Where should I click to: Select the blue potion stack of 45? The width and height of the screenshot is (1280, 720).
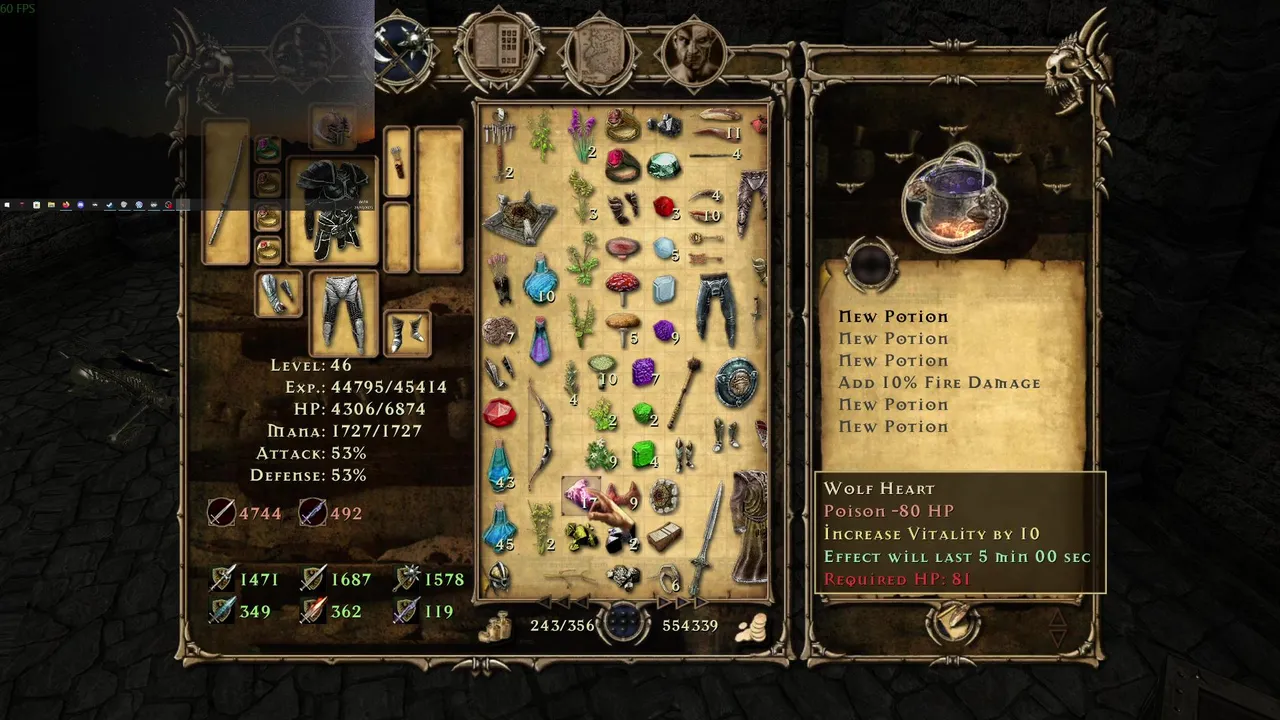(x=499, y=528)
